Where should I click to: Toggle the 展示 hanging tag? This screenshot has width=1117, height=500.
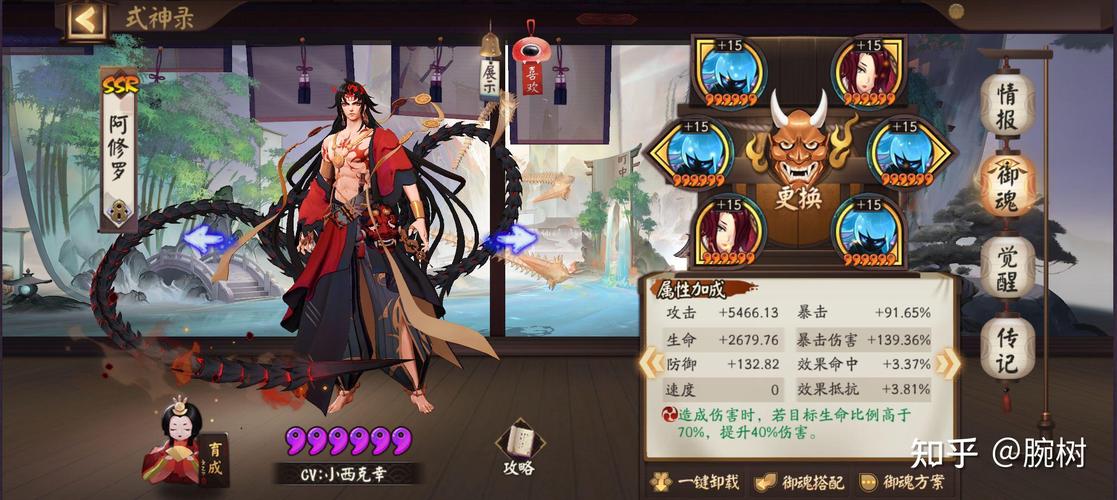(491, 77)
